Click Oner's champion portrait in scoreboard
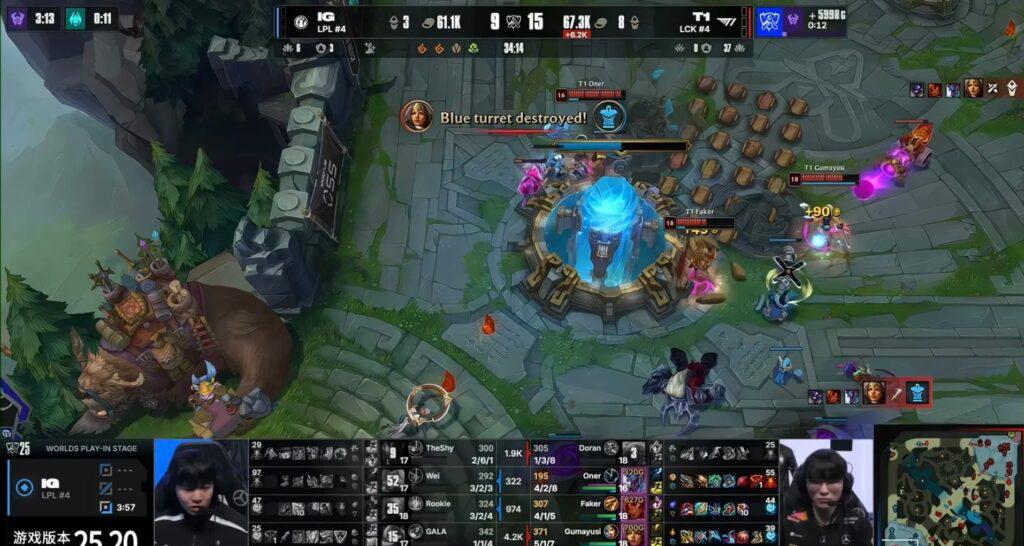Viewport: 1024px width, 546px height. (633, 479)
